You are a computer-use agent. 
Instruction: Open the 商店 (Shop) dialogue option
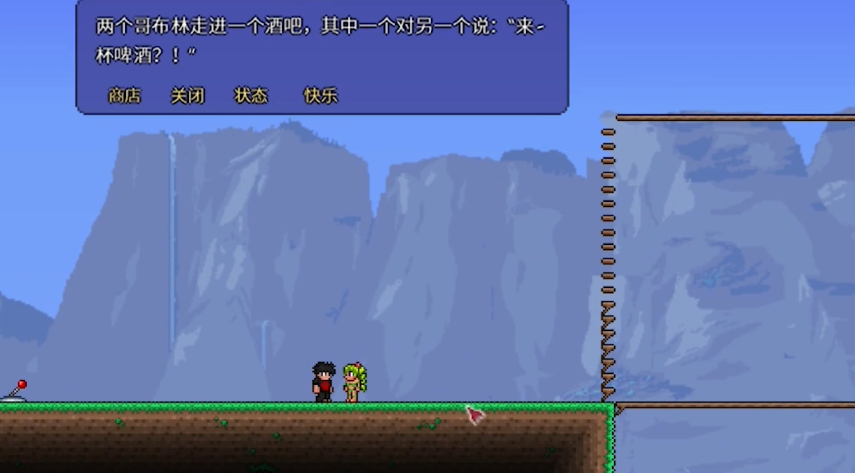tap(124, 96)
